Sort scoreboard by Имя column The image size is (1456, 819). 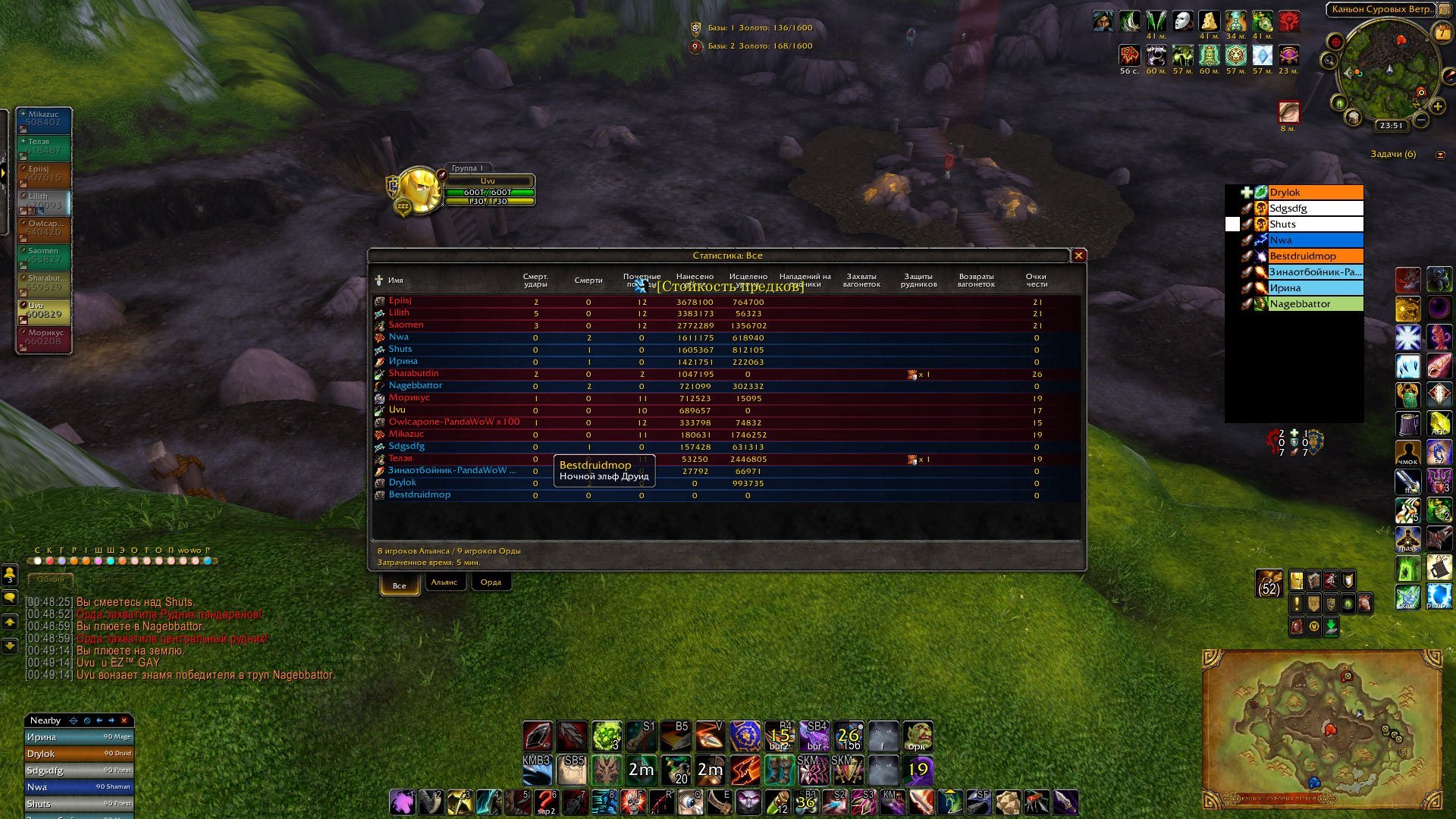click(x=396, y=281)
